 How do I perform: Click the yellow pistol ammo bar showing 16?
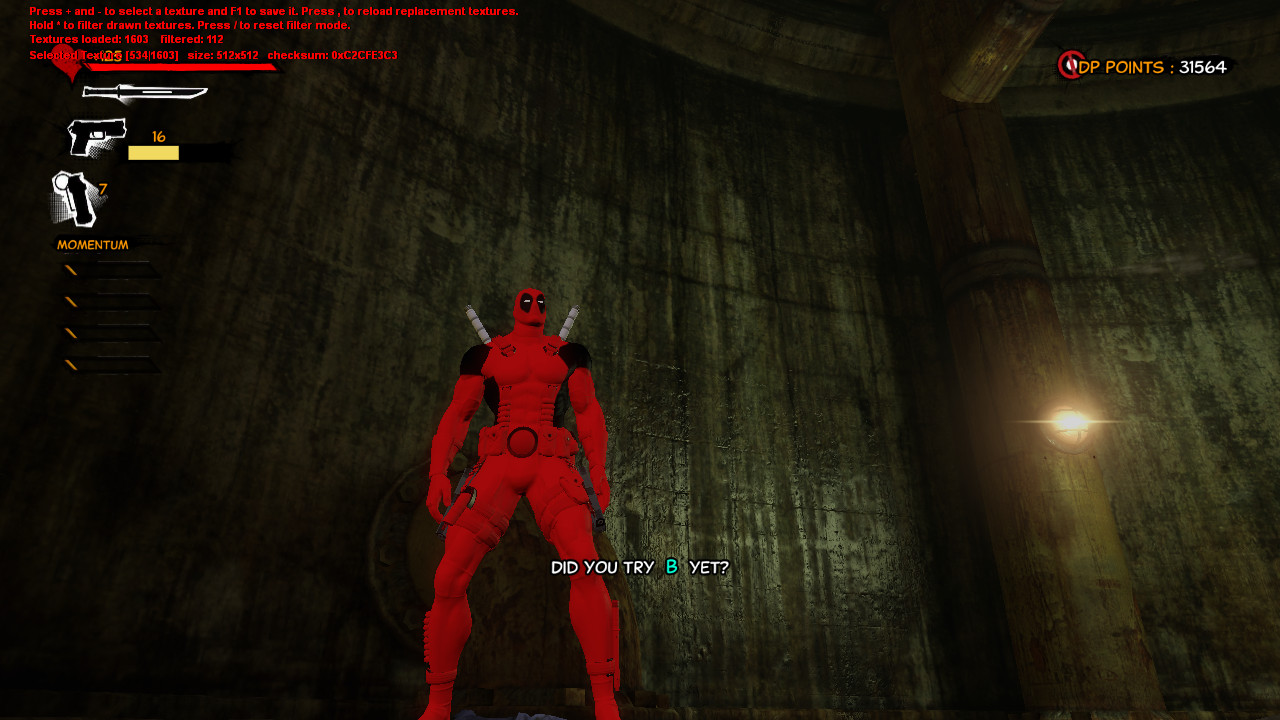[x=153, y=152]
